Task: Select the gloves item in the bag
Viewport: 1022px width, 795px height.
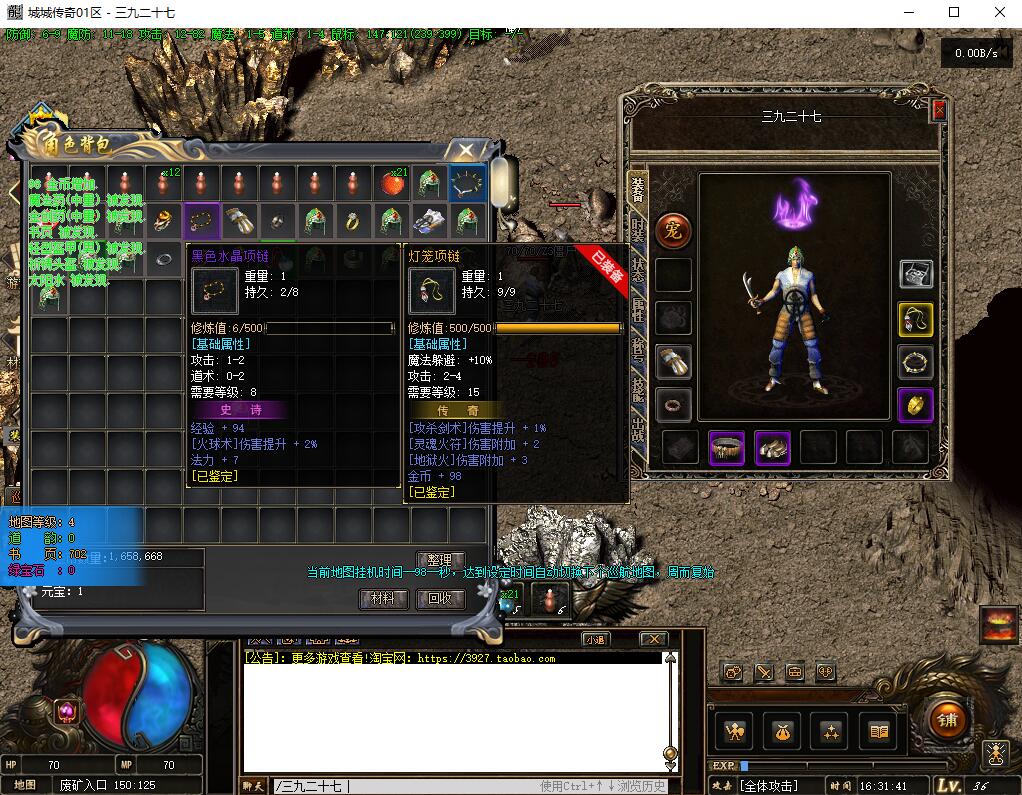Action: tap(240, 220)
